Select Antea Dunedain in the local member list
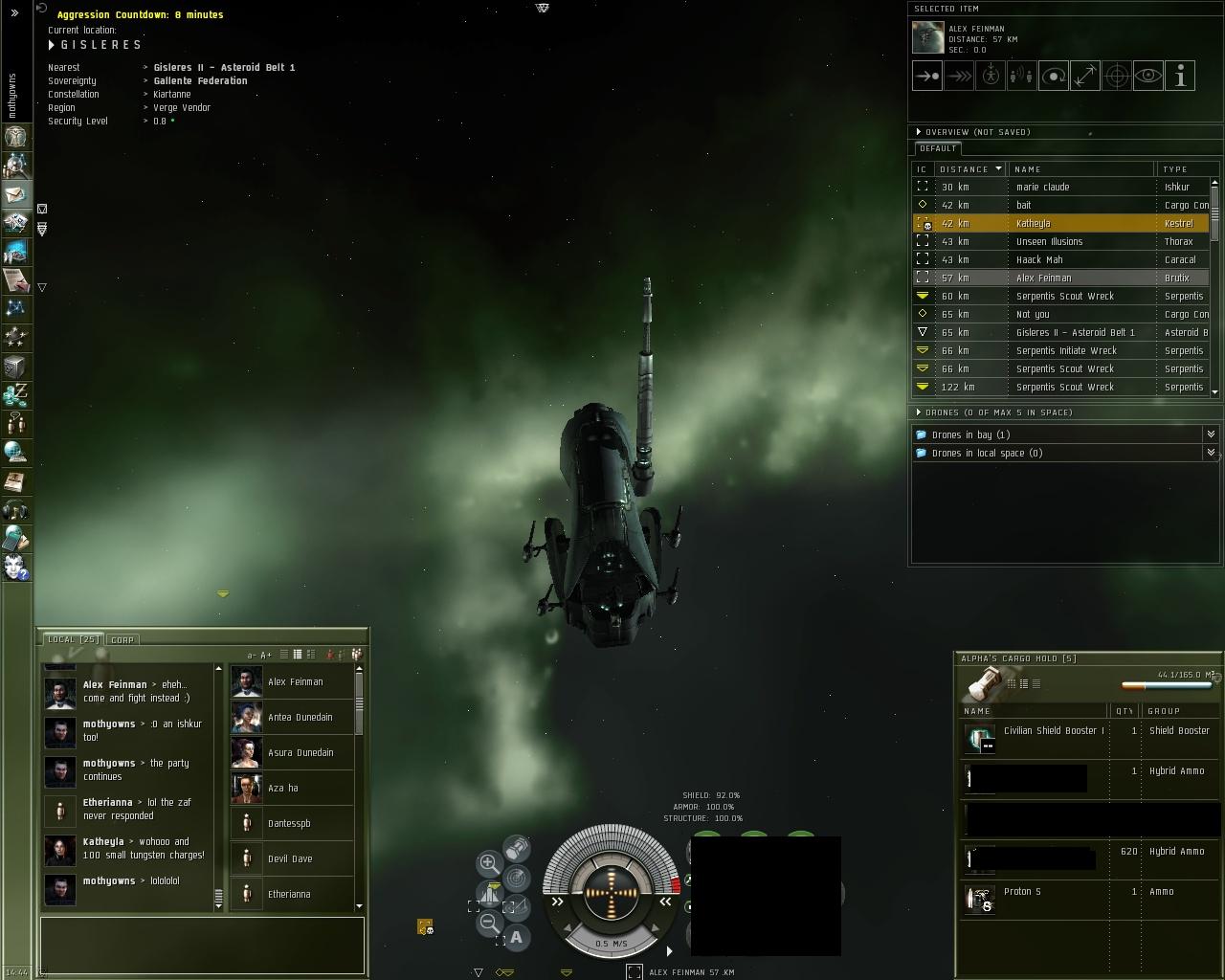Image resolution: width=1225 pixels, height=980 pixels. pos(300,717)
